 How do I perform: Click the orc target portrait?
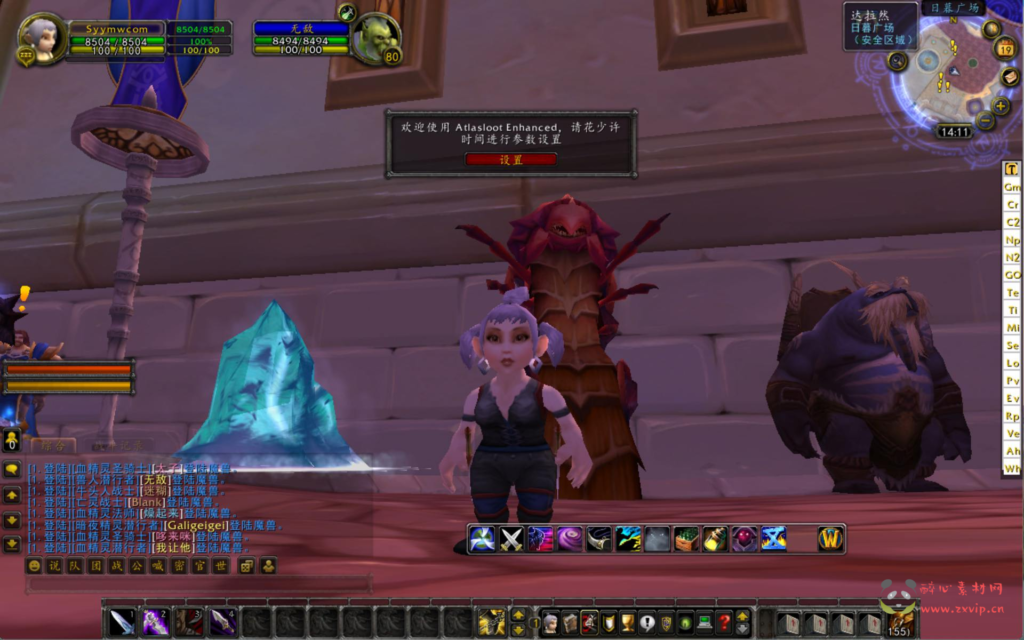pyautogui.click(x=376, y=40)
